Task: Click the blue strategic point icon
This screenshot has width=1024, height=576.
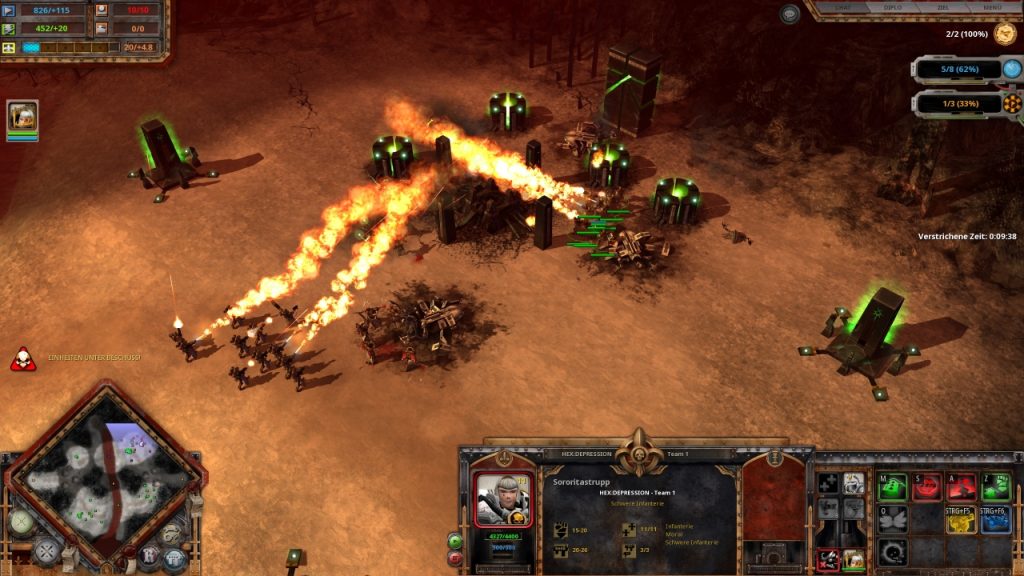Action: click(x=1012, y=69)
